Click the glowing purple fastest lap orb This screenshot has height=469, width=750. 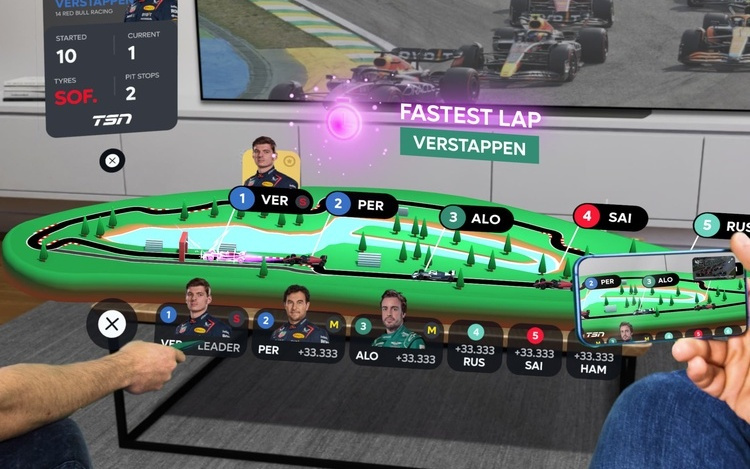click(346, 125)
